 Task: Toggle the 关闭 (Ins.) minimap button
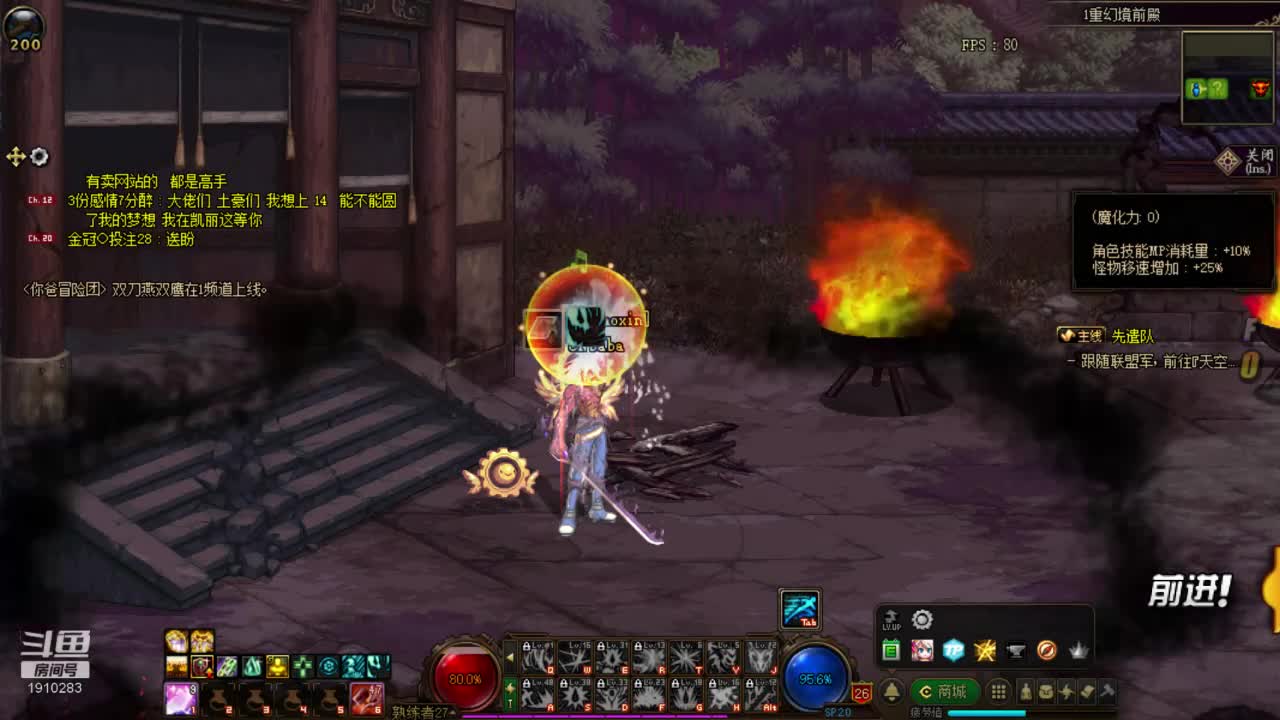coord(1246,161)
